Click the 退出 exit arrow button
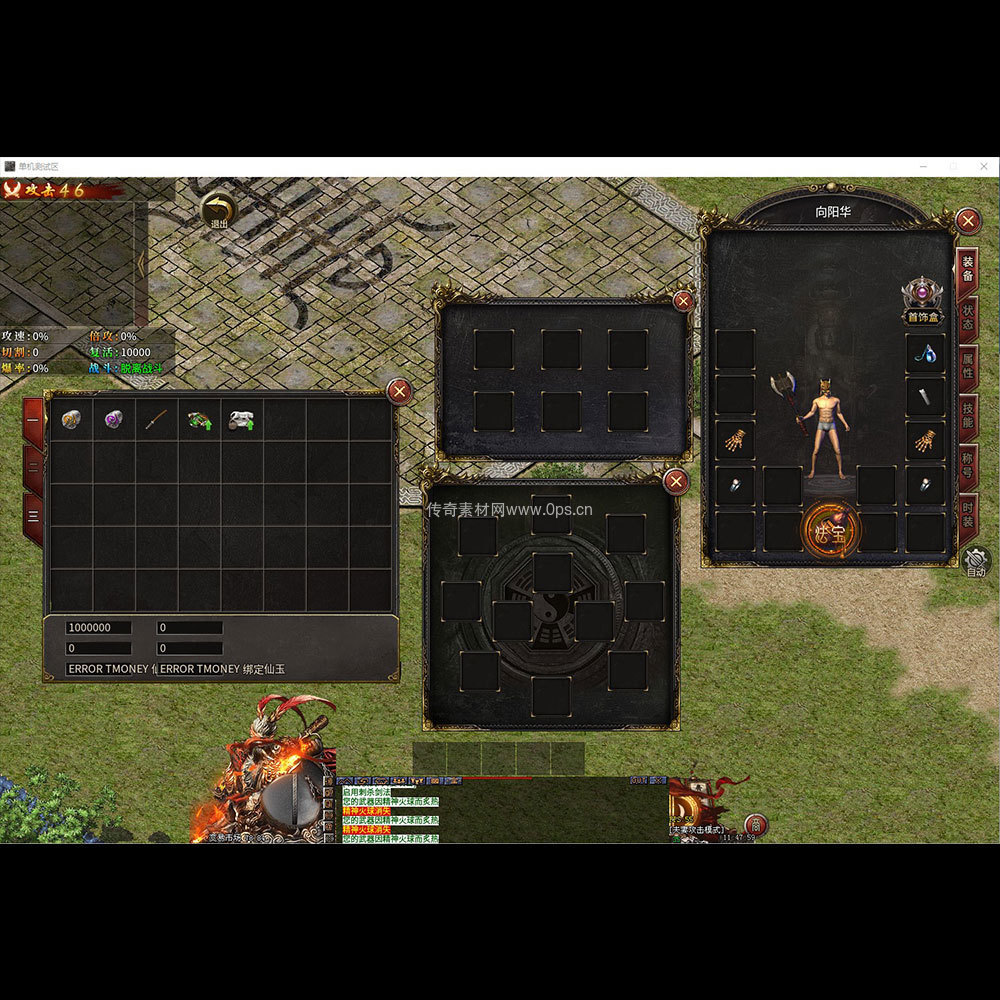The image size is (1000, 1000). [217, 210]
